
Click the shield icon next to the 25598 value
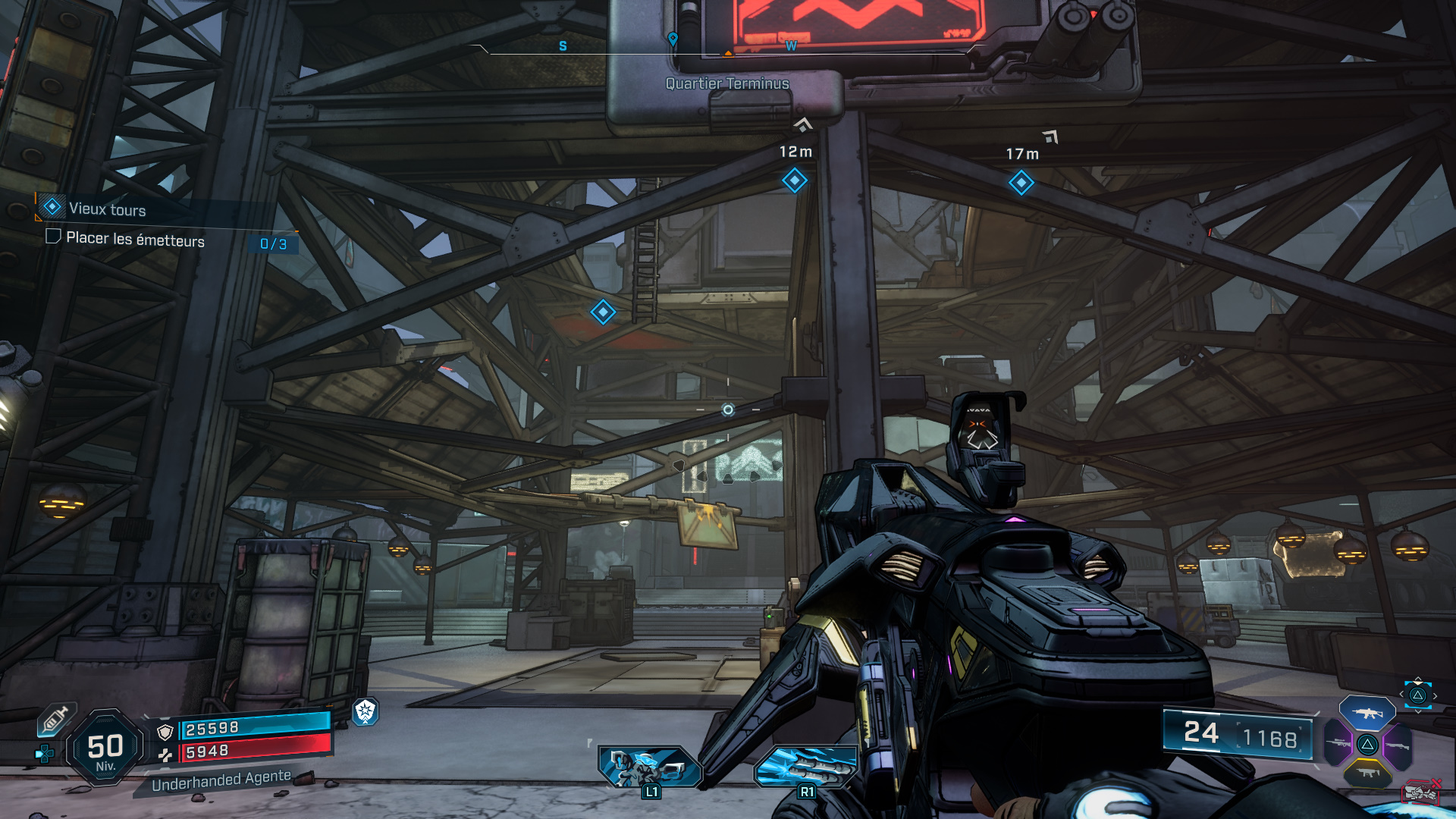165,732
